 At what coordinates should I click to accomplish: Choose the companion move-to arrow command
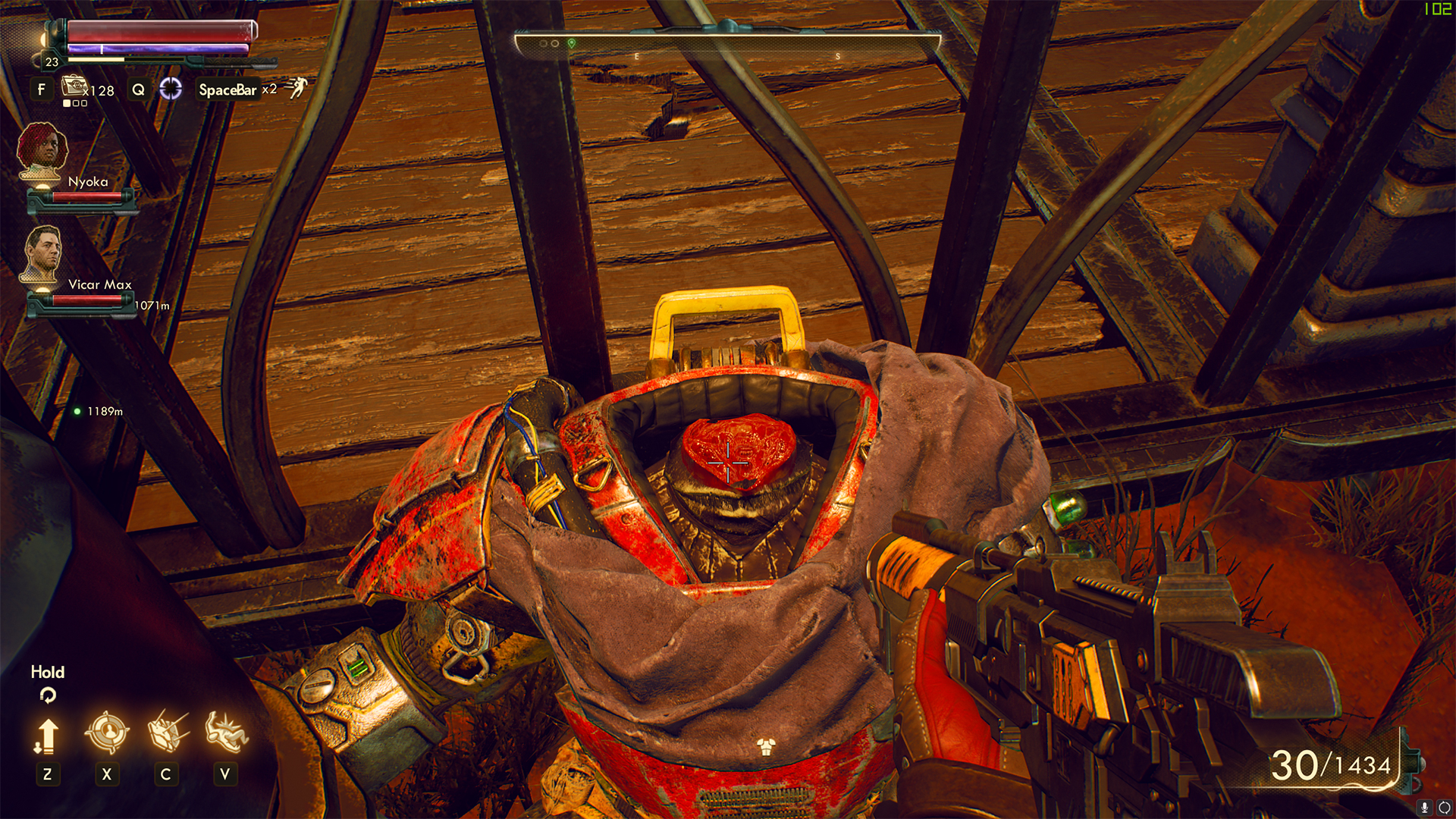(47, 736)
